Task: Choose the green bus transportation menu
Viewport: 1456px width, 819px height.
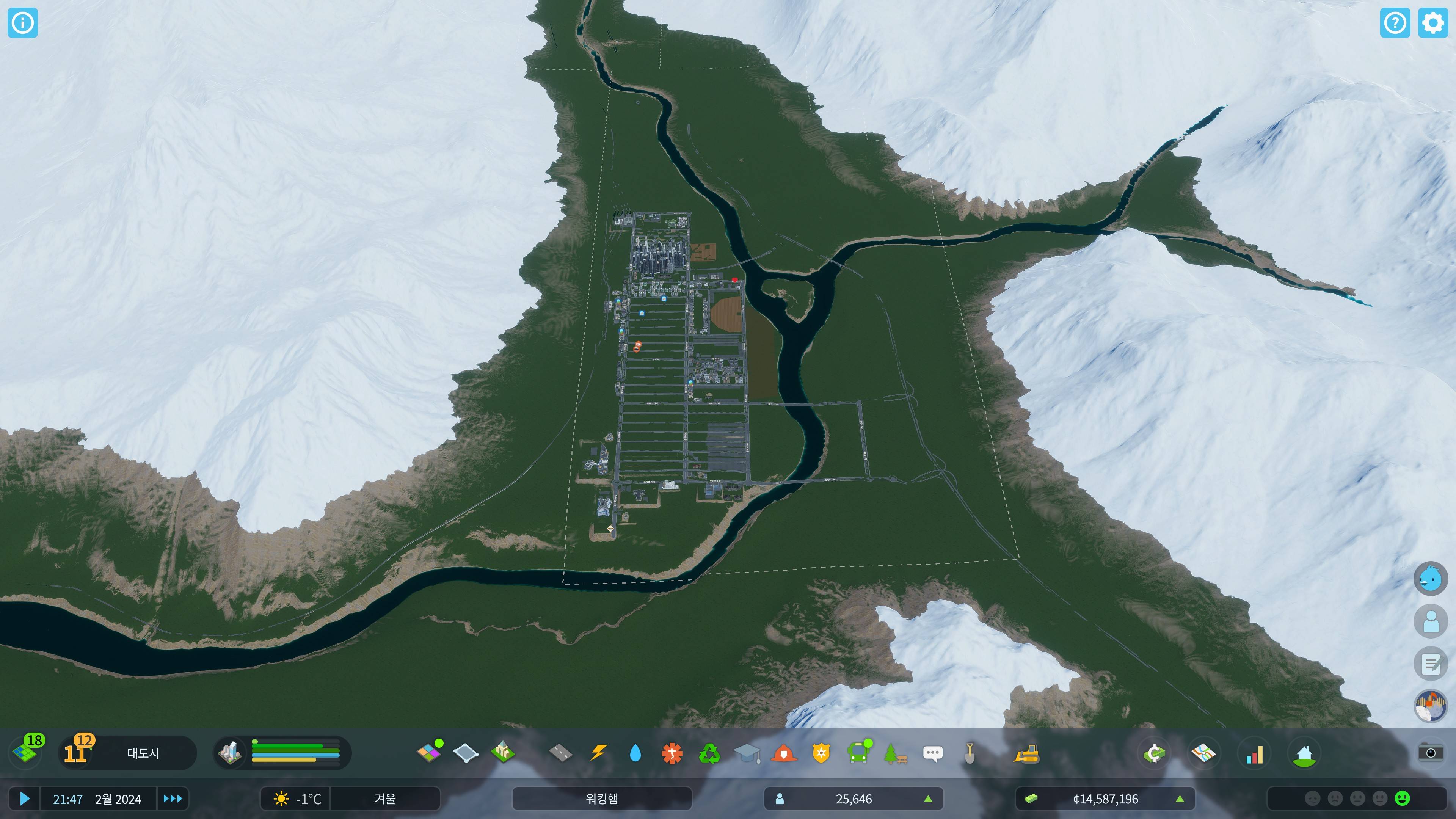Action: pos(858,753)
